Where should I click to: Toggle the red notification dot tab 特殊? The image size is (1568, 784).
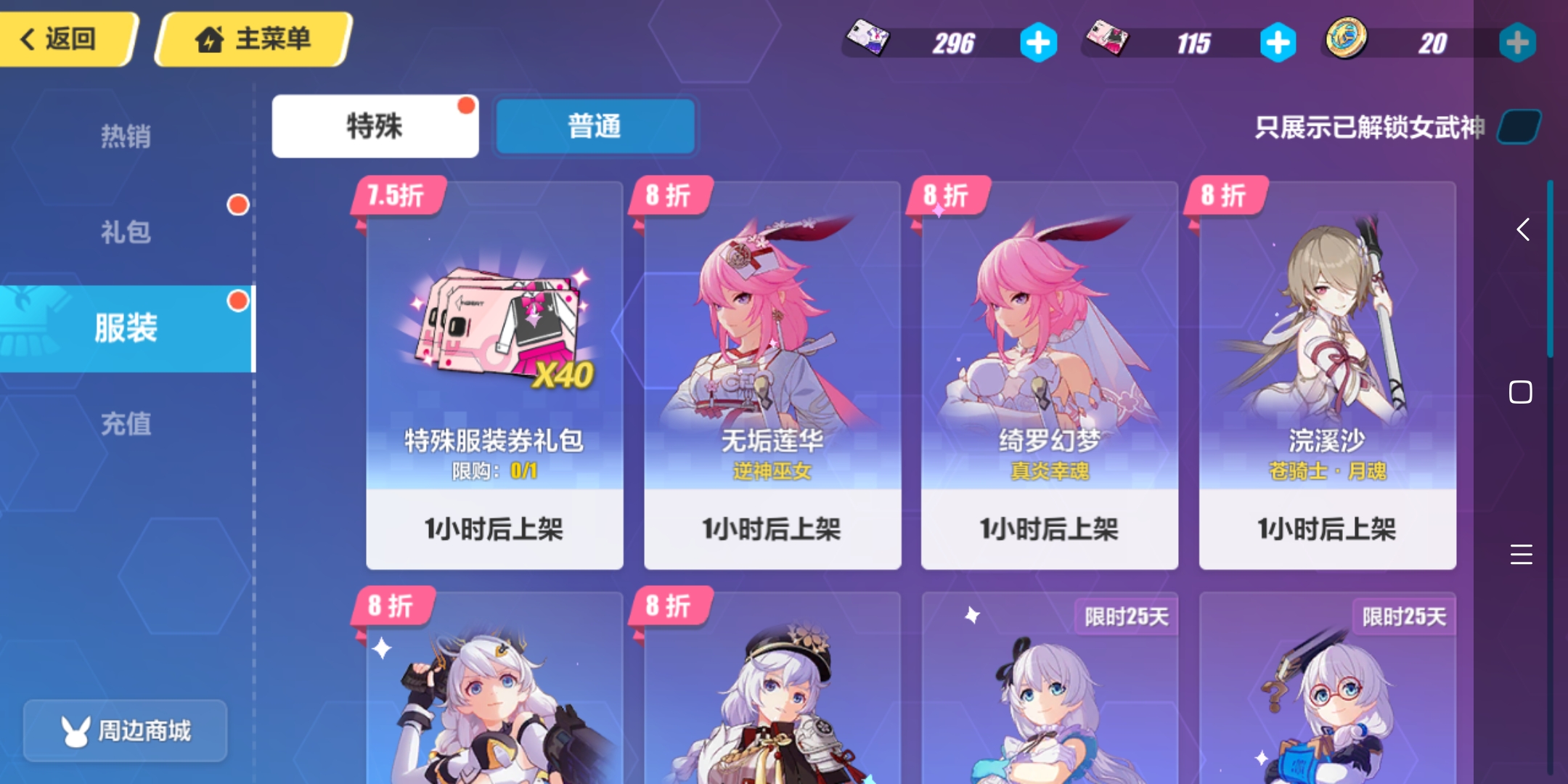[375, 126]
